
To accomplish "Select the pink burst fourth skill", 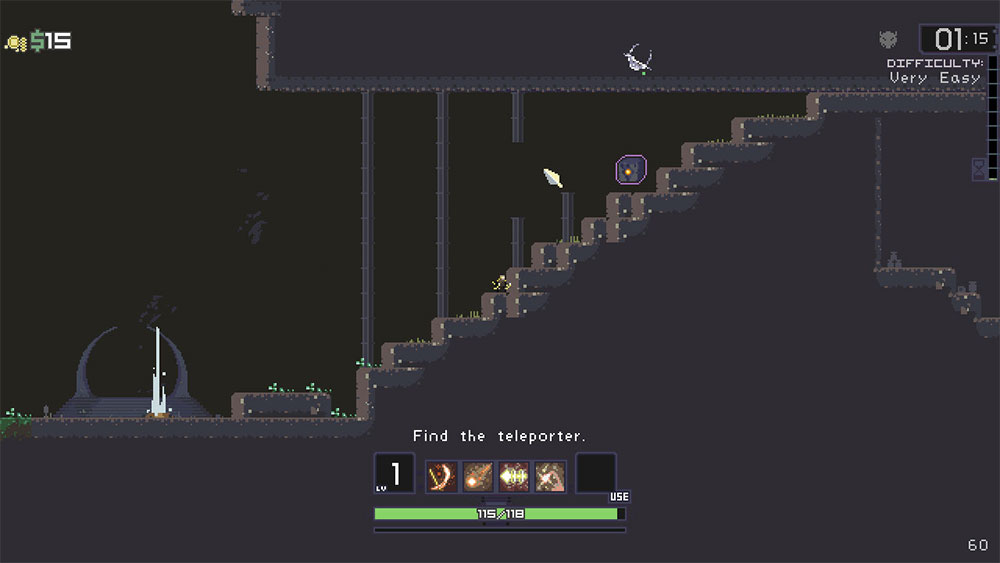I will pyautogui.click(x=550, y=476).
